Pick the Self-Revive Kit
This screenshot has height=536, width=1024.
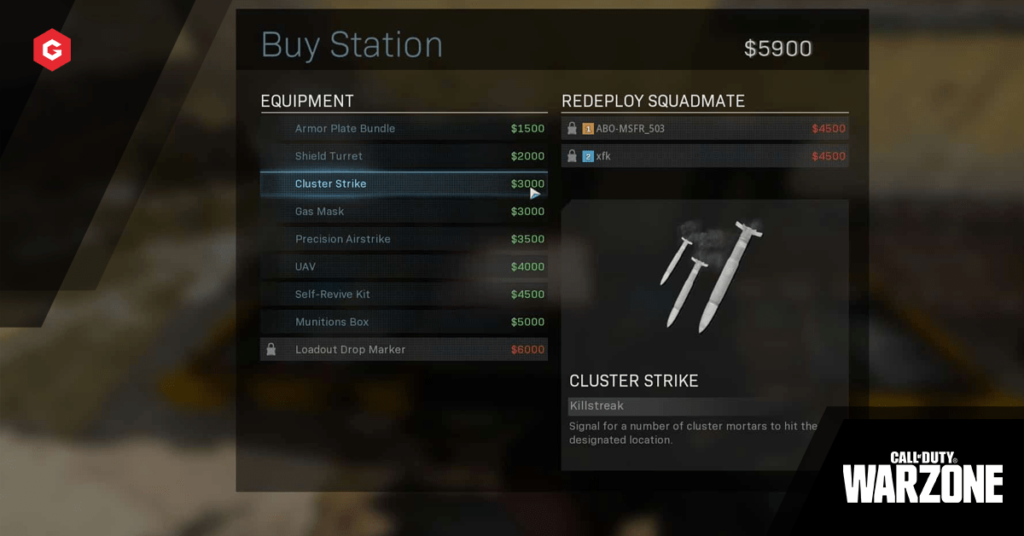403,295
